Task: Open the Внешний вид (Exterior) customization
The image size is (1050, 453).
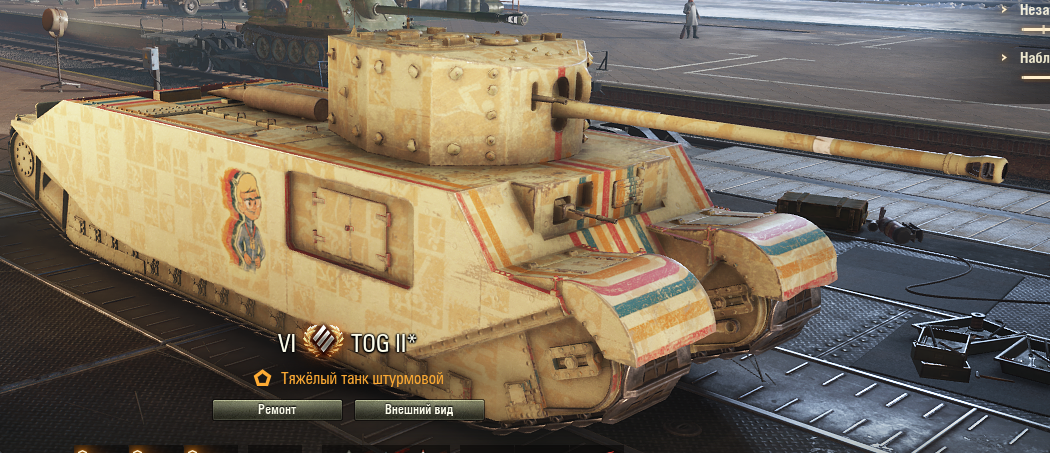Action: pos(419,410)
